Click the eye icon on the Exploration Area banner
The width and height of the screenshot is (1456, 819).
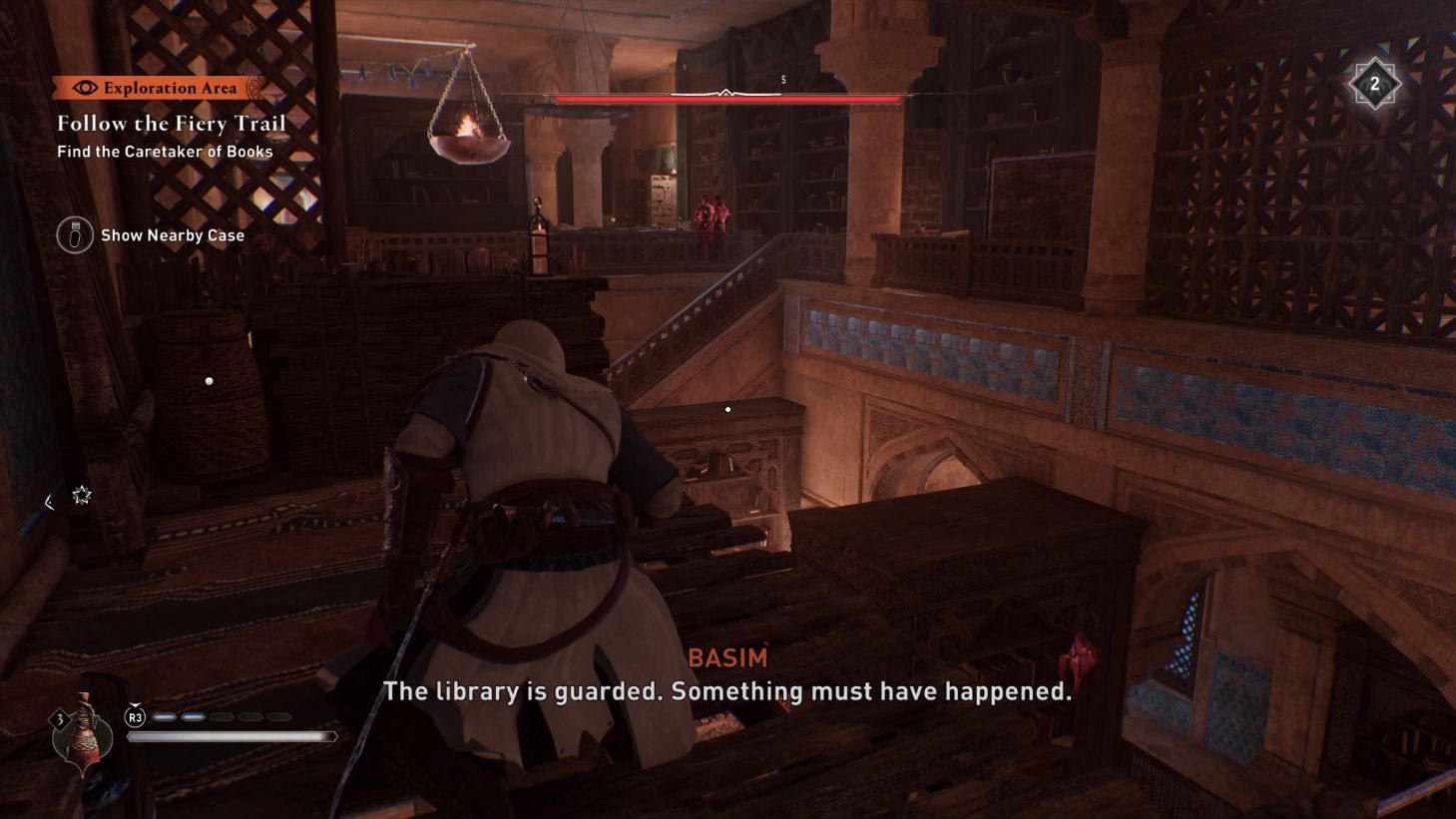[x=88, y=88]
